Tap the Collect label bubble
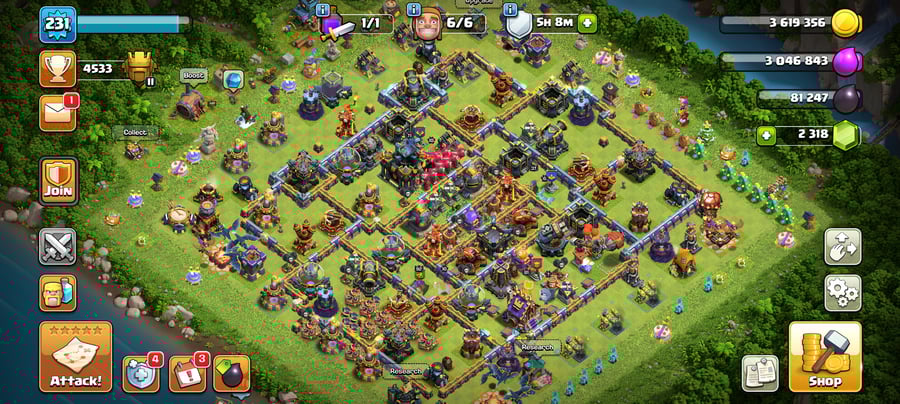Screen dimensions: 900x404 click(x=134, y=132)
